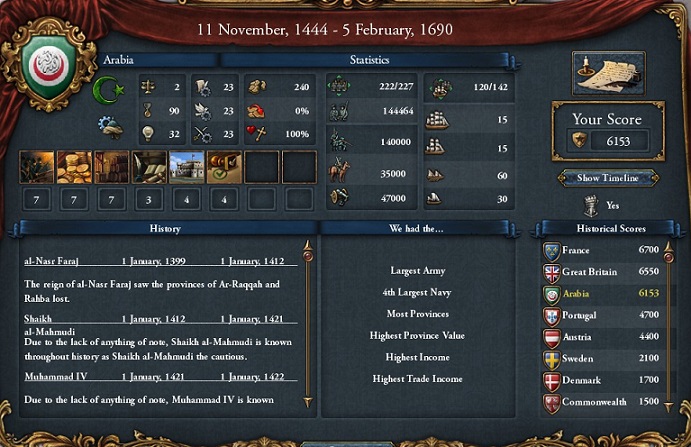
Task: Click the green crescent religion icon
Action: (x=107, y=90)
